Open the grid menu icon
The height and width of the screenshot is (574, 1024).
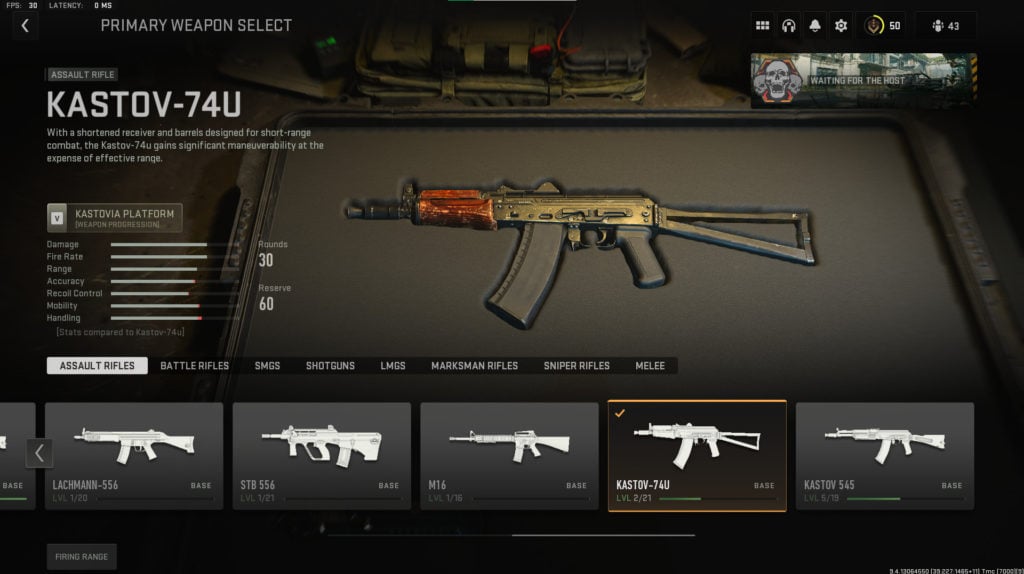point(762,26)
